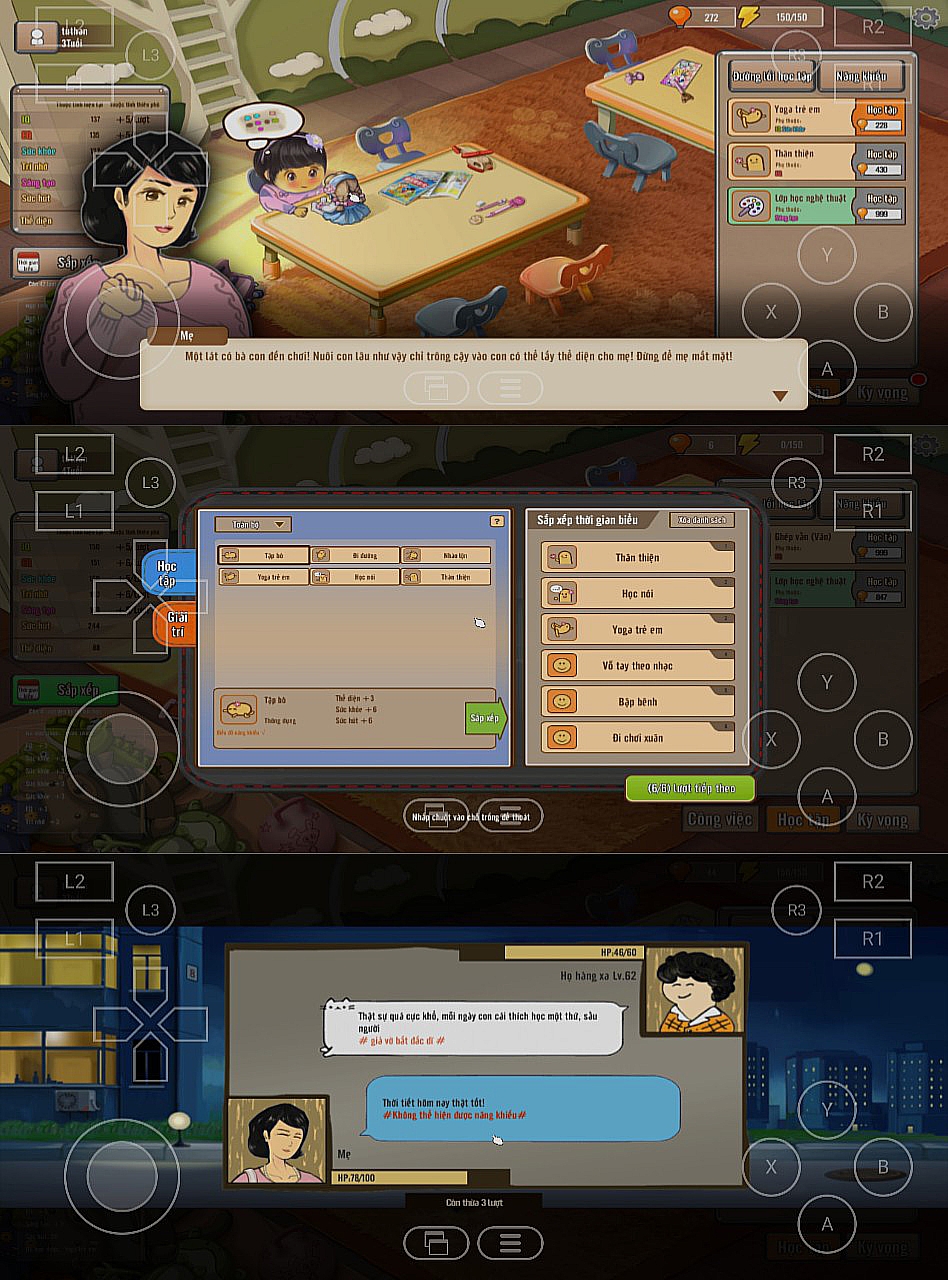
Task: Add activity with the green Sắp xếp arrow
Action: tap(486, 718)
